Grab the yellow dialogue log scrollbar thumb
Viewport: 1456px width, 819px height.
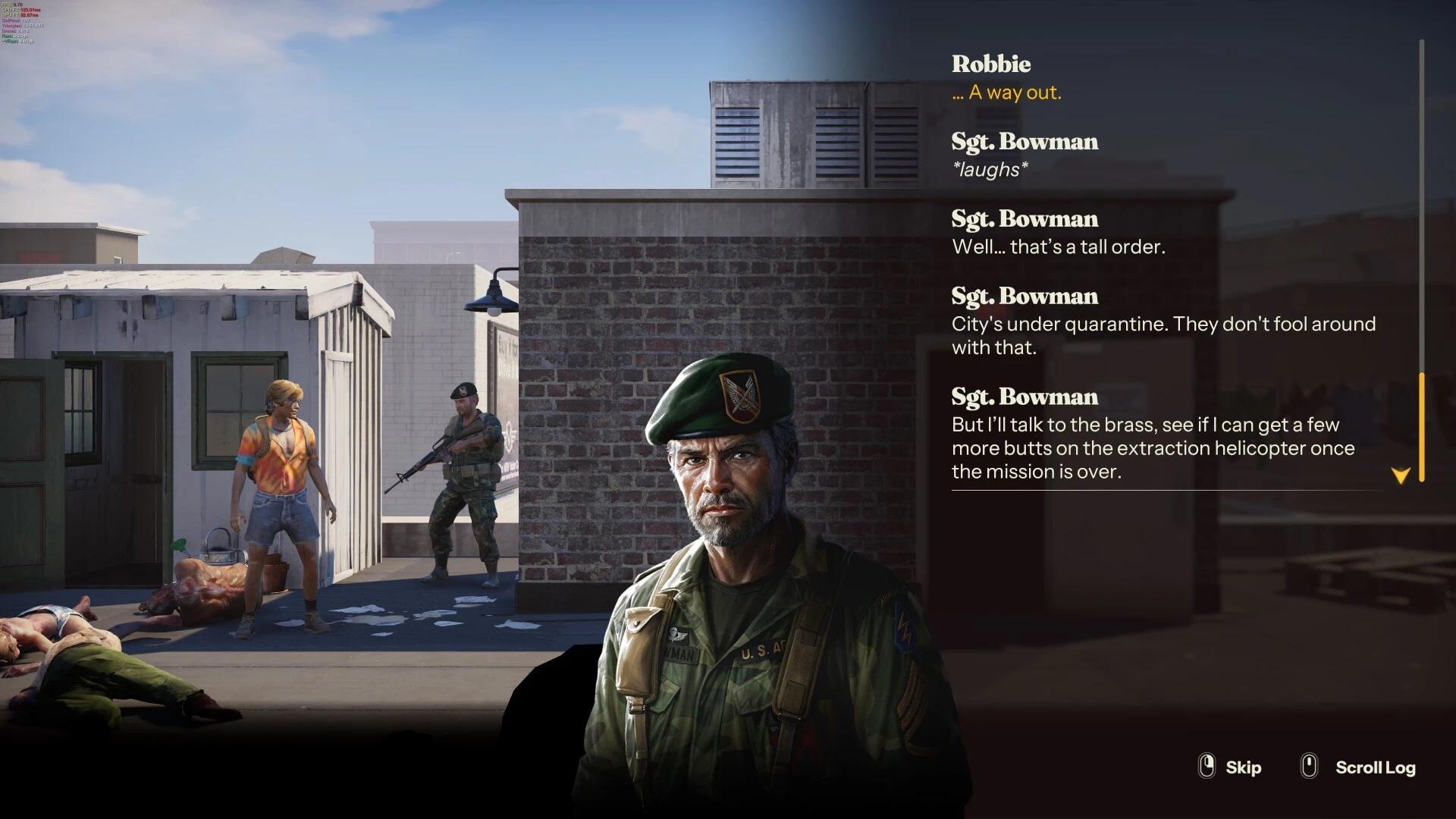pyautogui.click(x=1422, y=427)
